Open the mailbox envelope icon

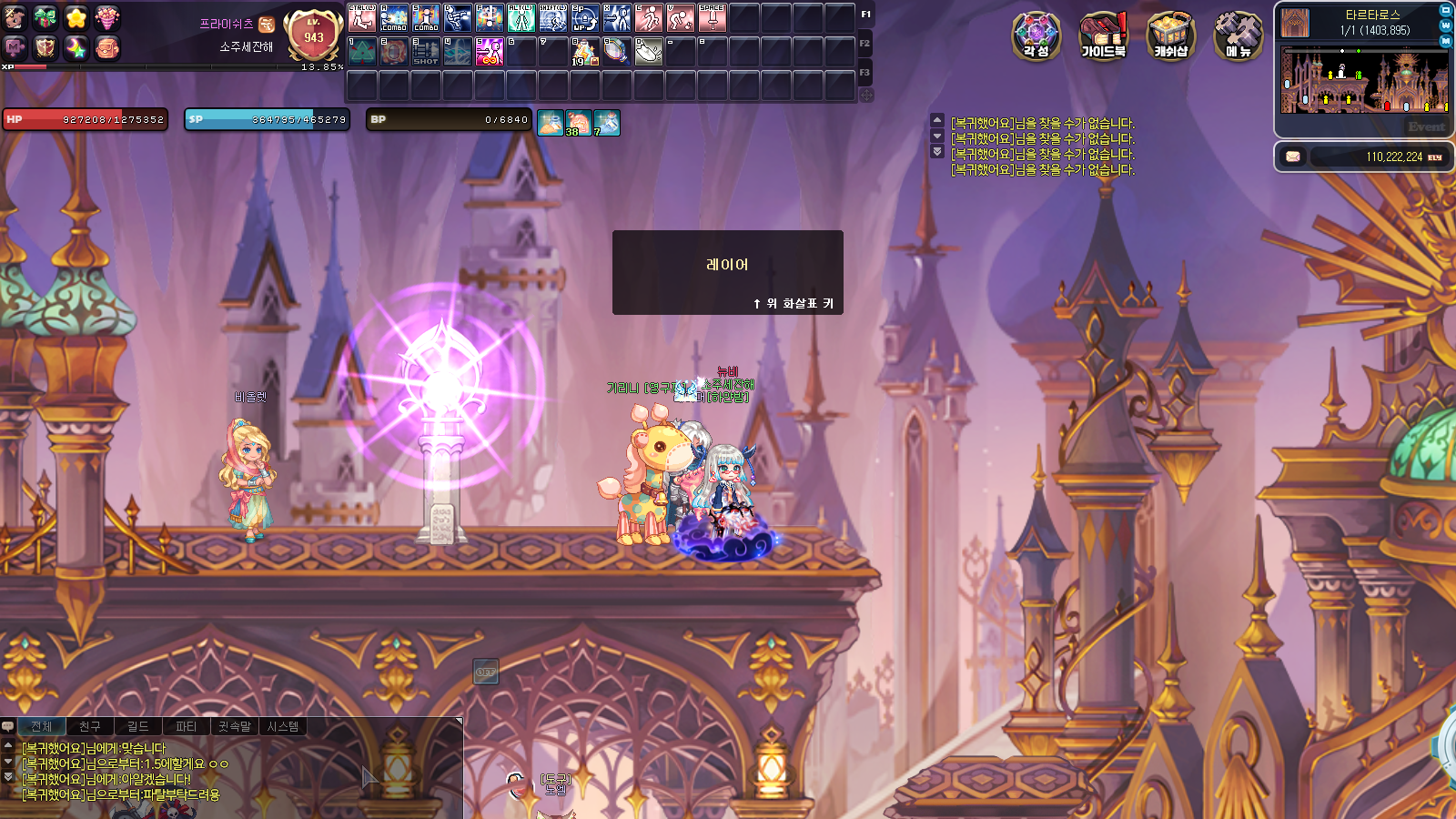1292,157
